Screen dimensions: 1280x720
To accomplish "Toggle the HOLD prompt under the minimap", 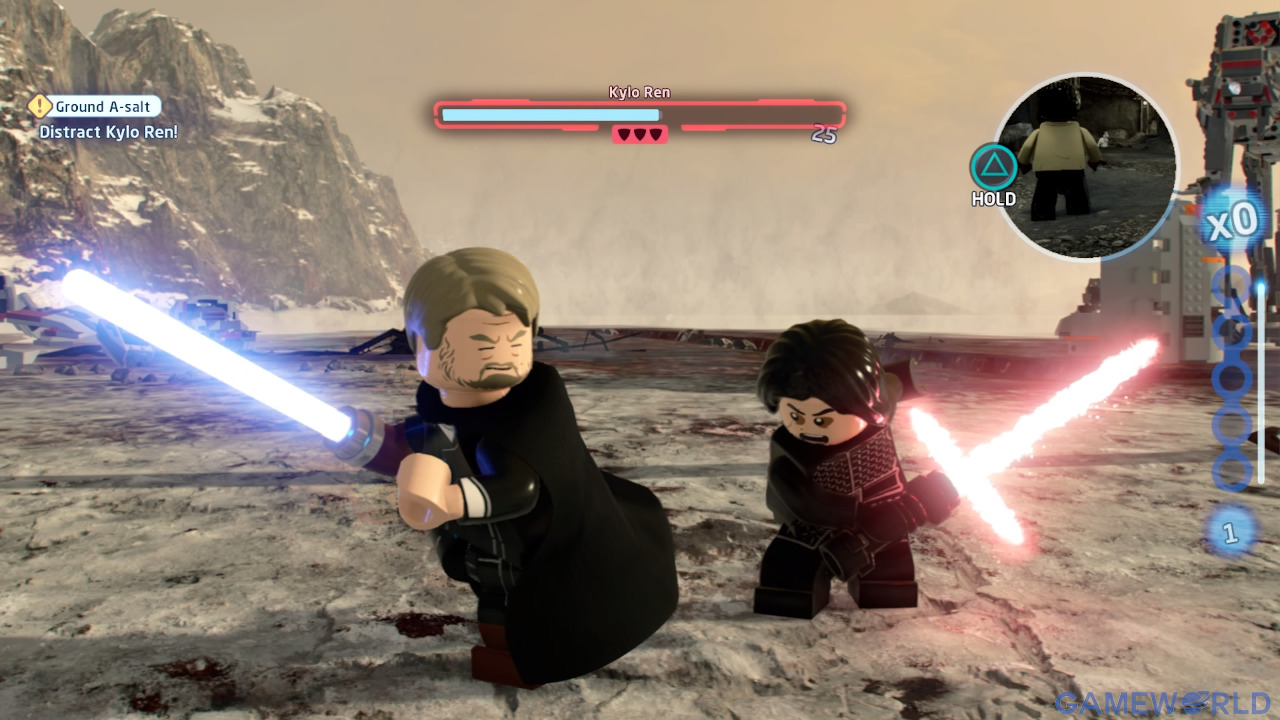I will [x=993, y=199].
